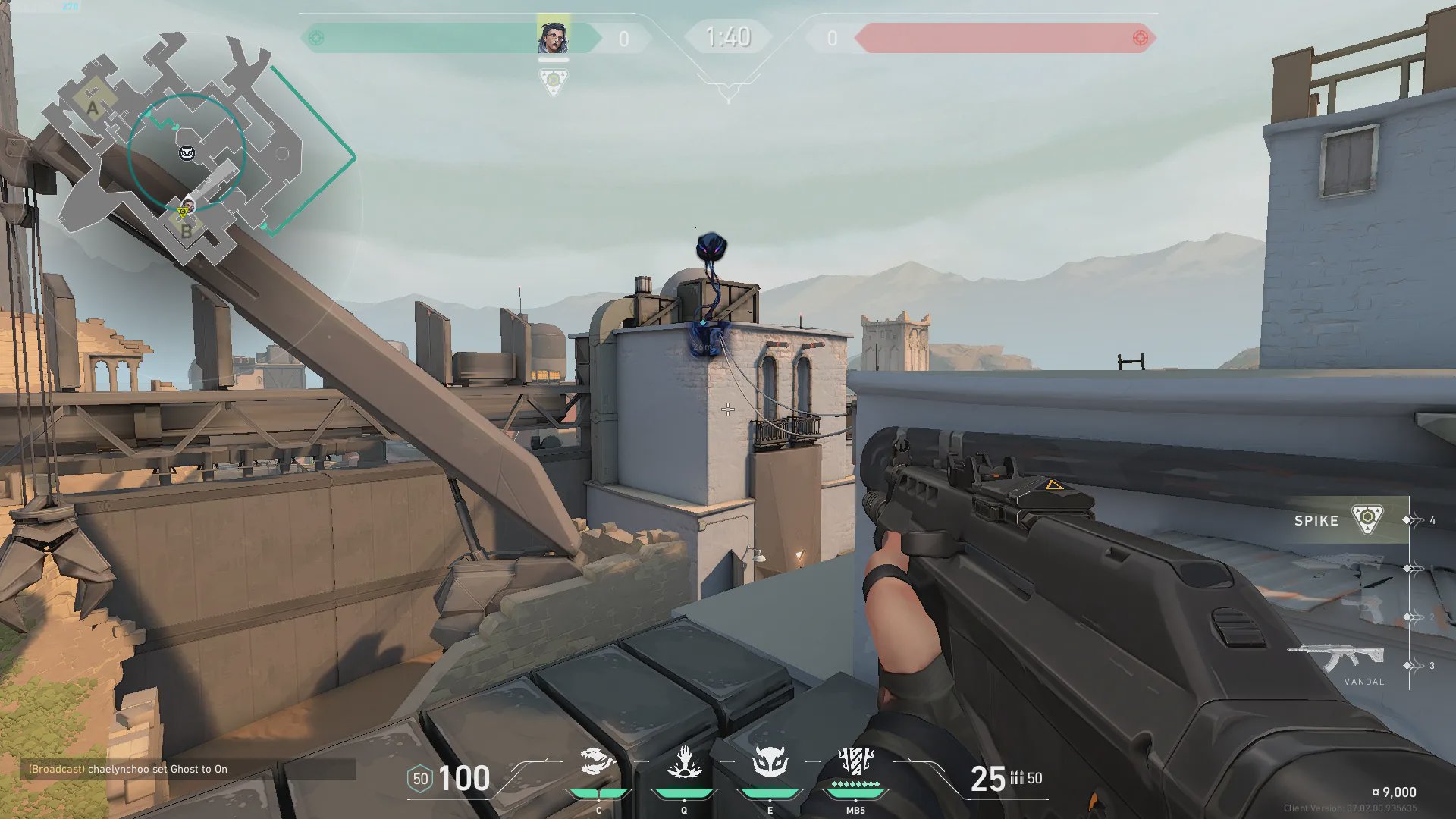Click the spike carrier icon below the portrait
The width and height of the screenshot is (1456, 819).
pyautogui.click(x=553, y=81)
